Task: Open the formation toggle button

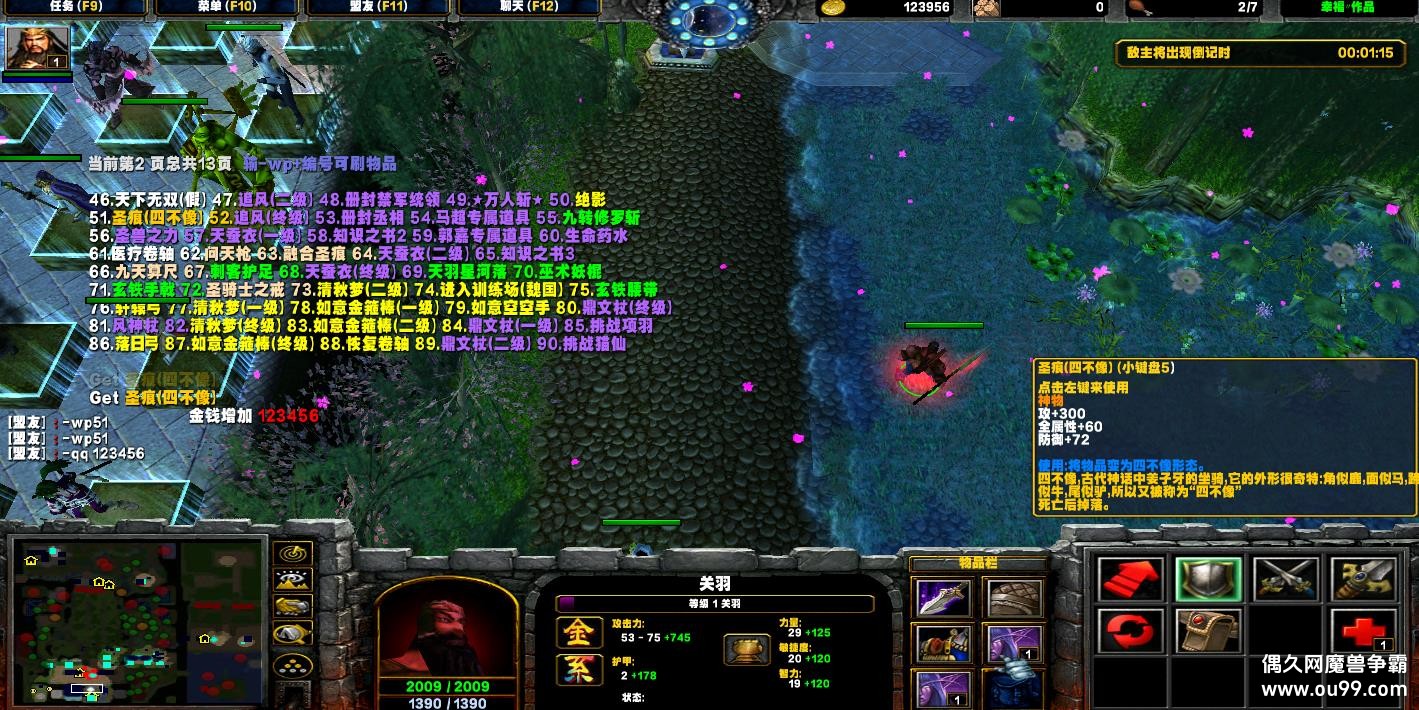Action: (292, 663)
